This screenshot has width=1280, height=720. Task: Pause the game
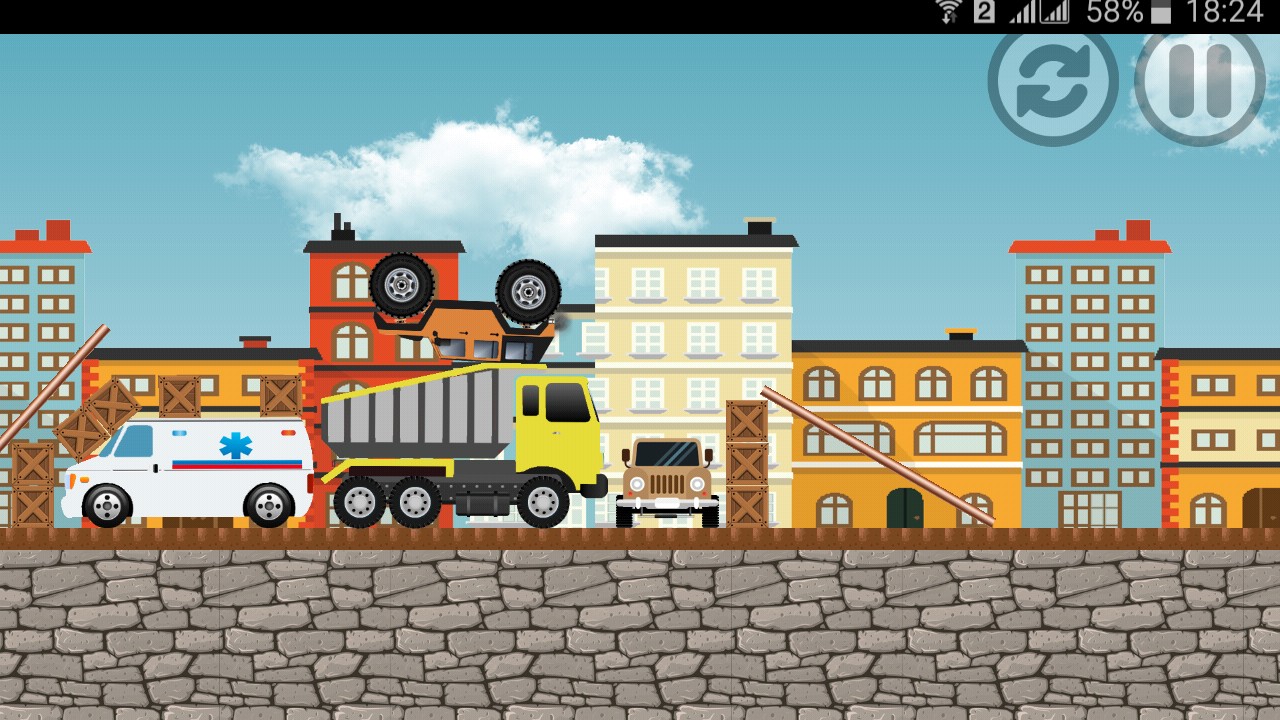(1200, 85)
